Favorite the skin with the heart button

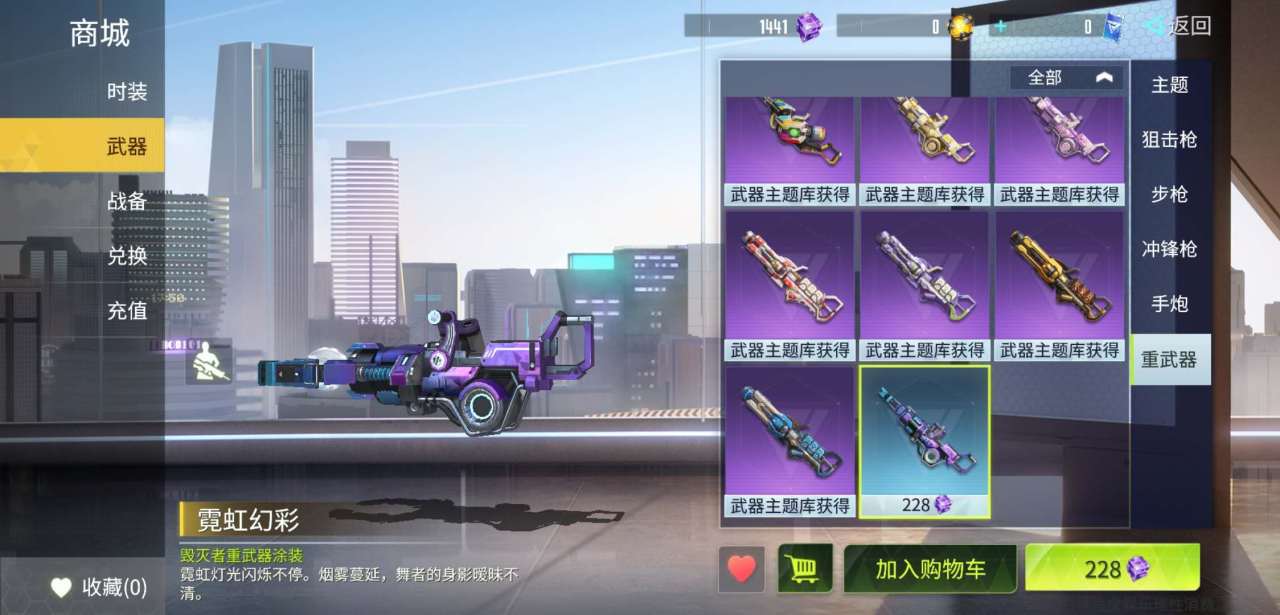tap(741, 569)
